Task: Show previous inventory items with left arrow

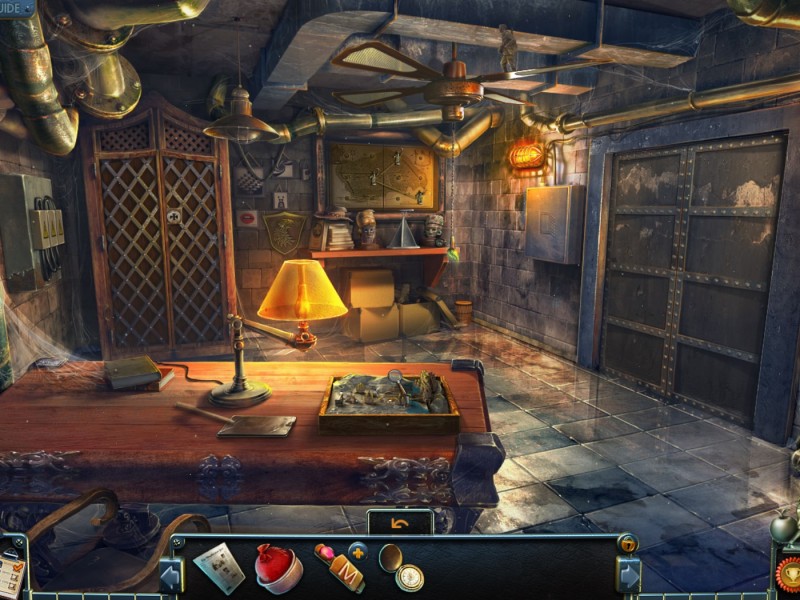Action: (171, 575)
